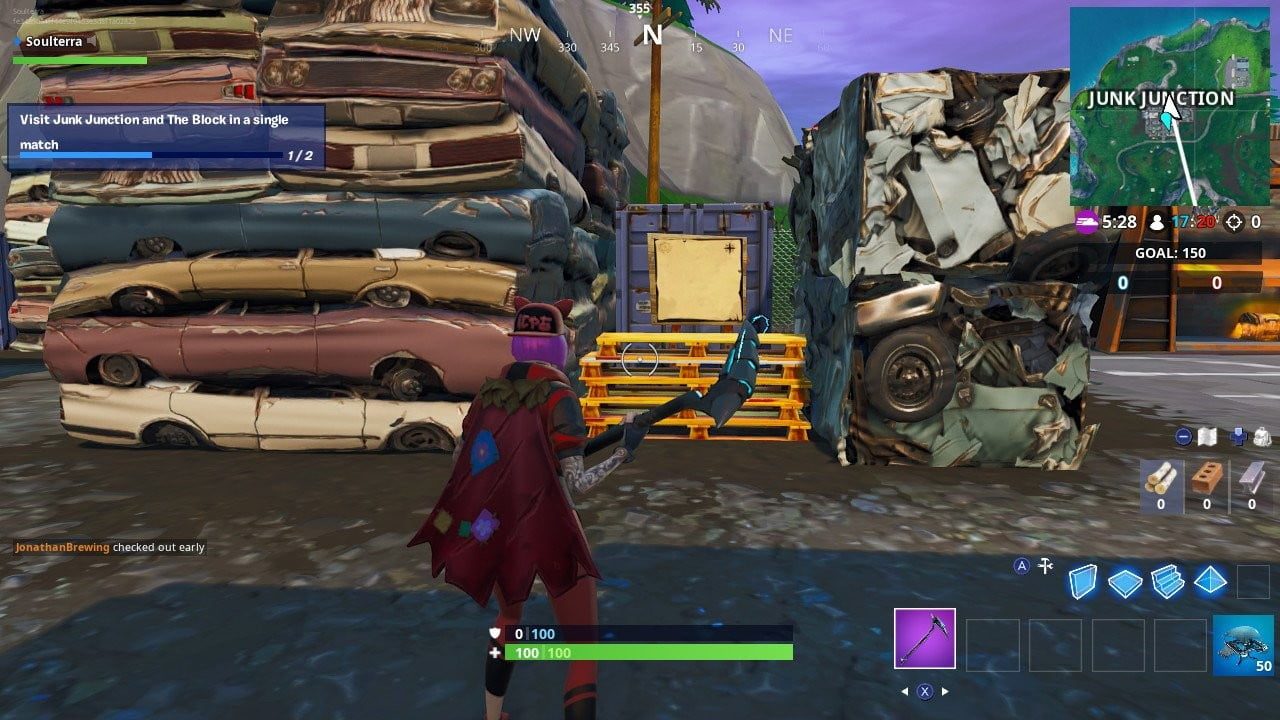Open the Visit Junk Junction challenge tracker
Viewport: 1280px width, 720px height.
point(166,136)
